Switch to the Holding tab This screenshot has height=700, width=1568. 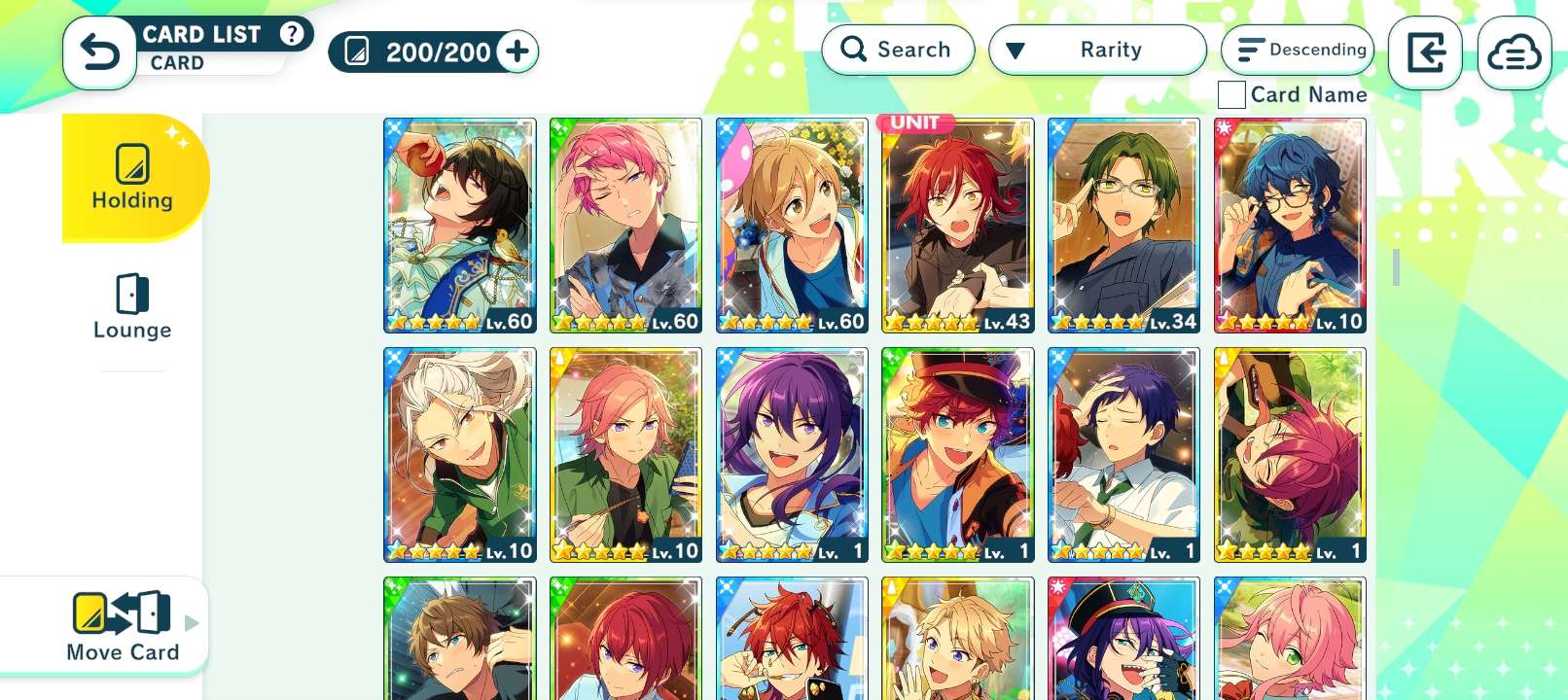pos(132,178)
